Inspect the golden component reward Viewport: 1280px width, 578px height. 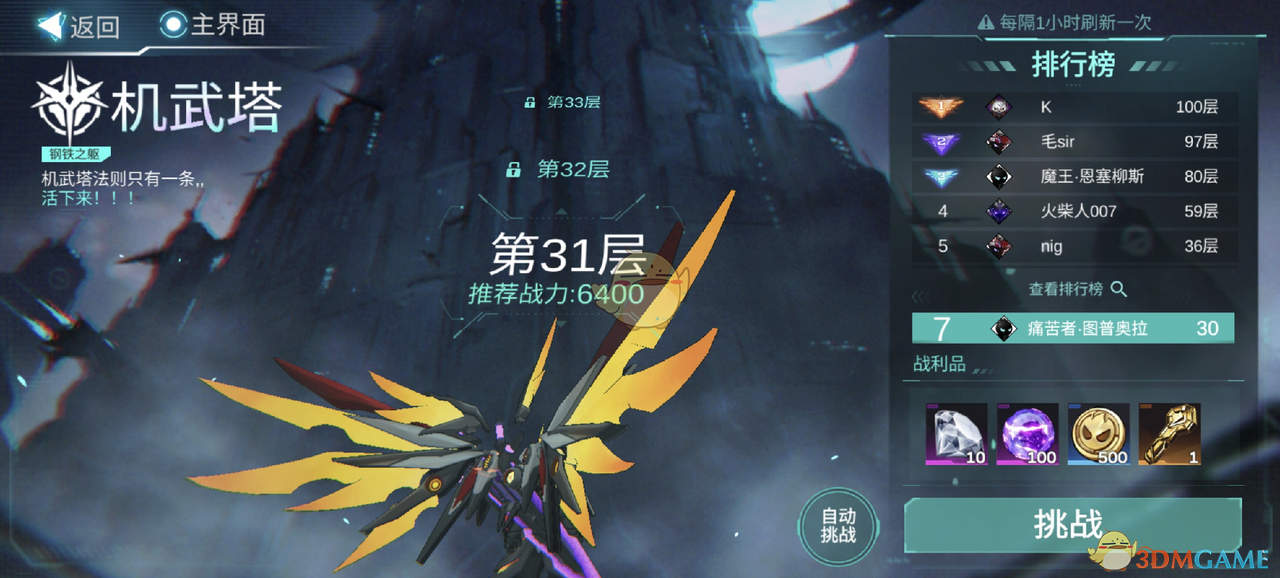click(x=1169, y=434)
